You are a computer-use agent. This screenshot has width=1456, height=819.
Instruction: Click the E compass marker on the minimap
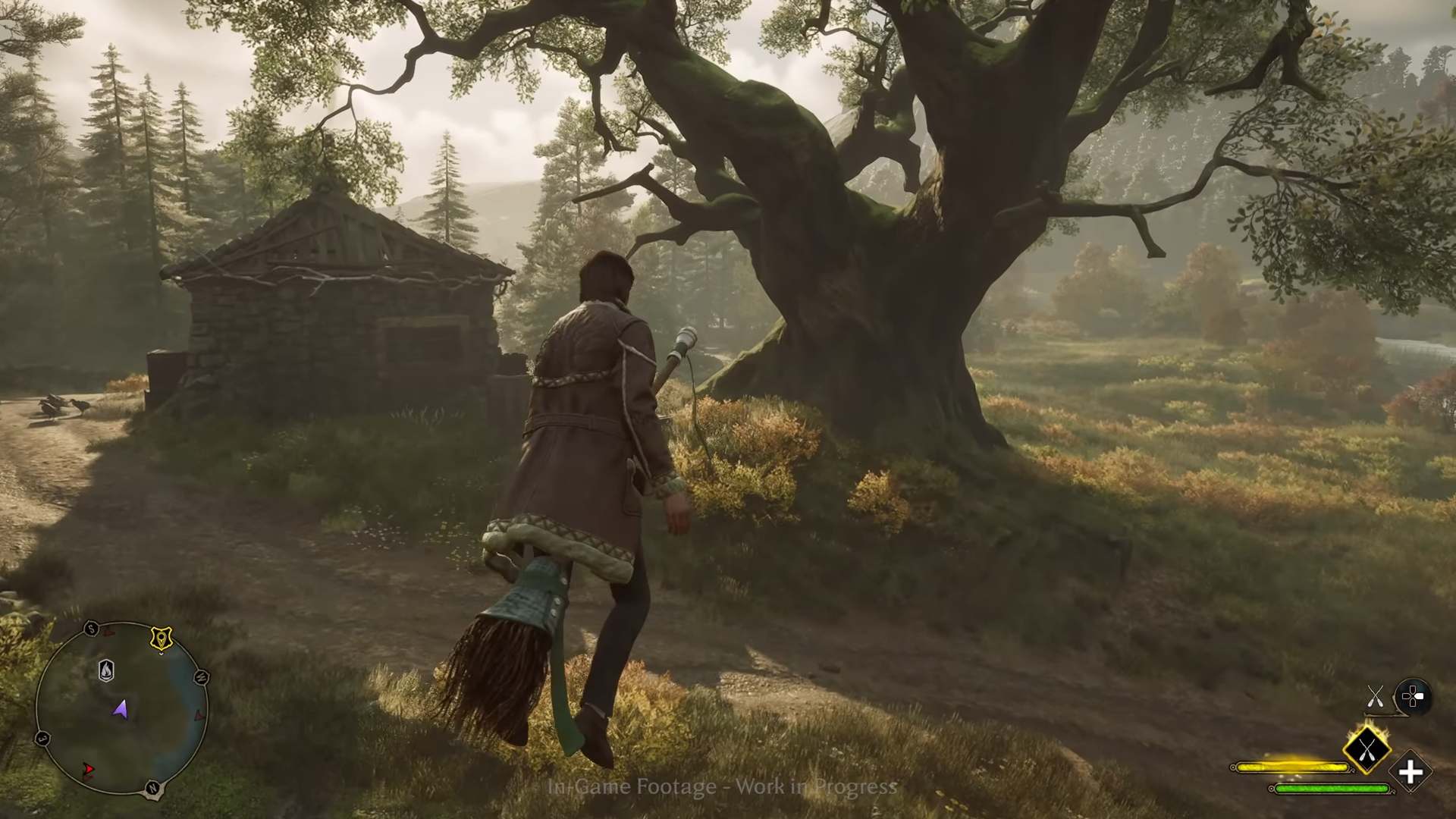coord(42,739)
